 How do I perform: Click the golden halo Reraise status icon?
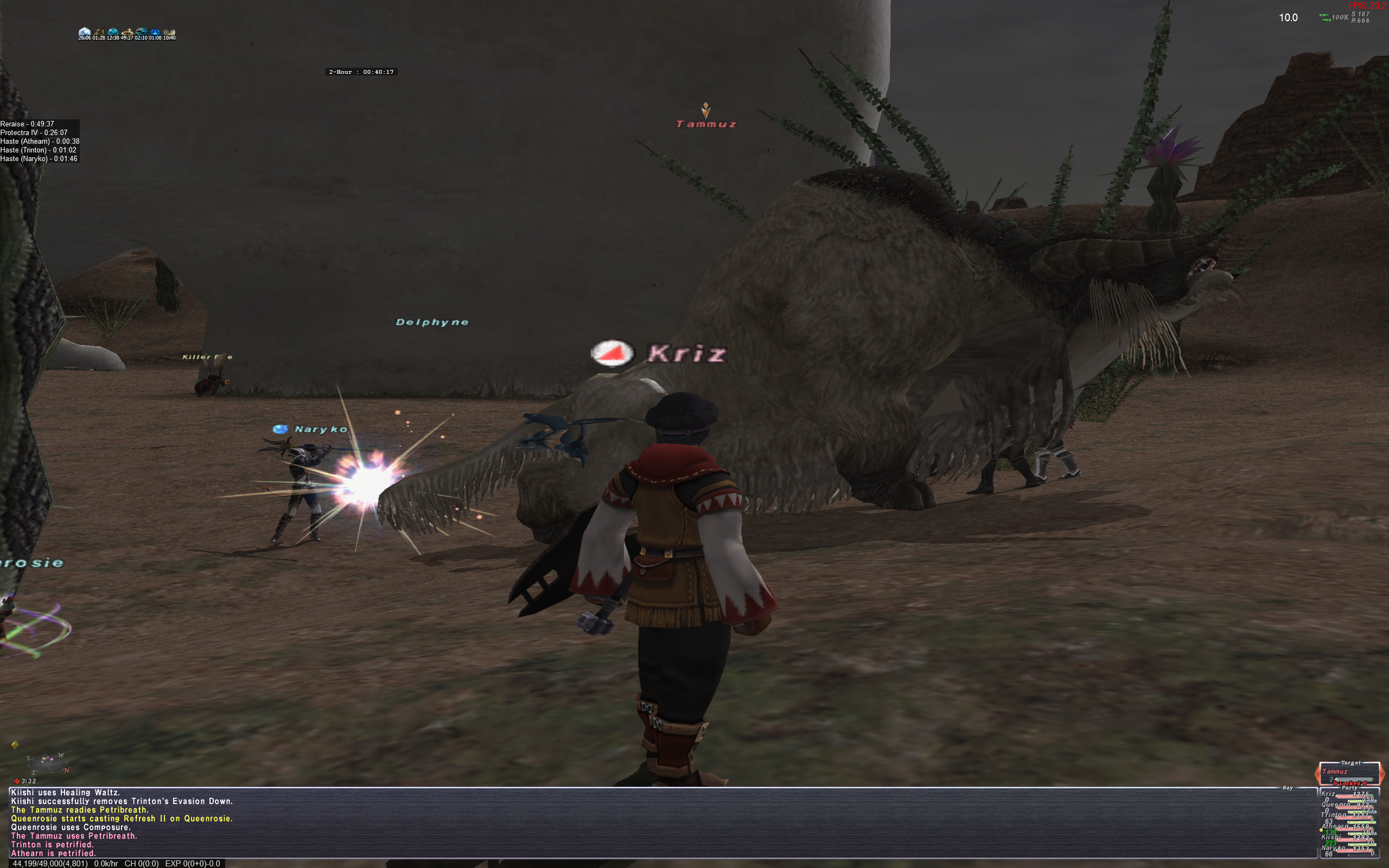[127, 31]
